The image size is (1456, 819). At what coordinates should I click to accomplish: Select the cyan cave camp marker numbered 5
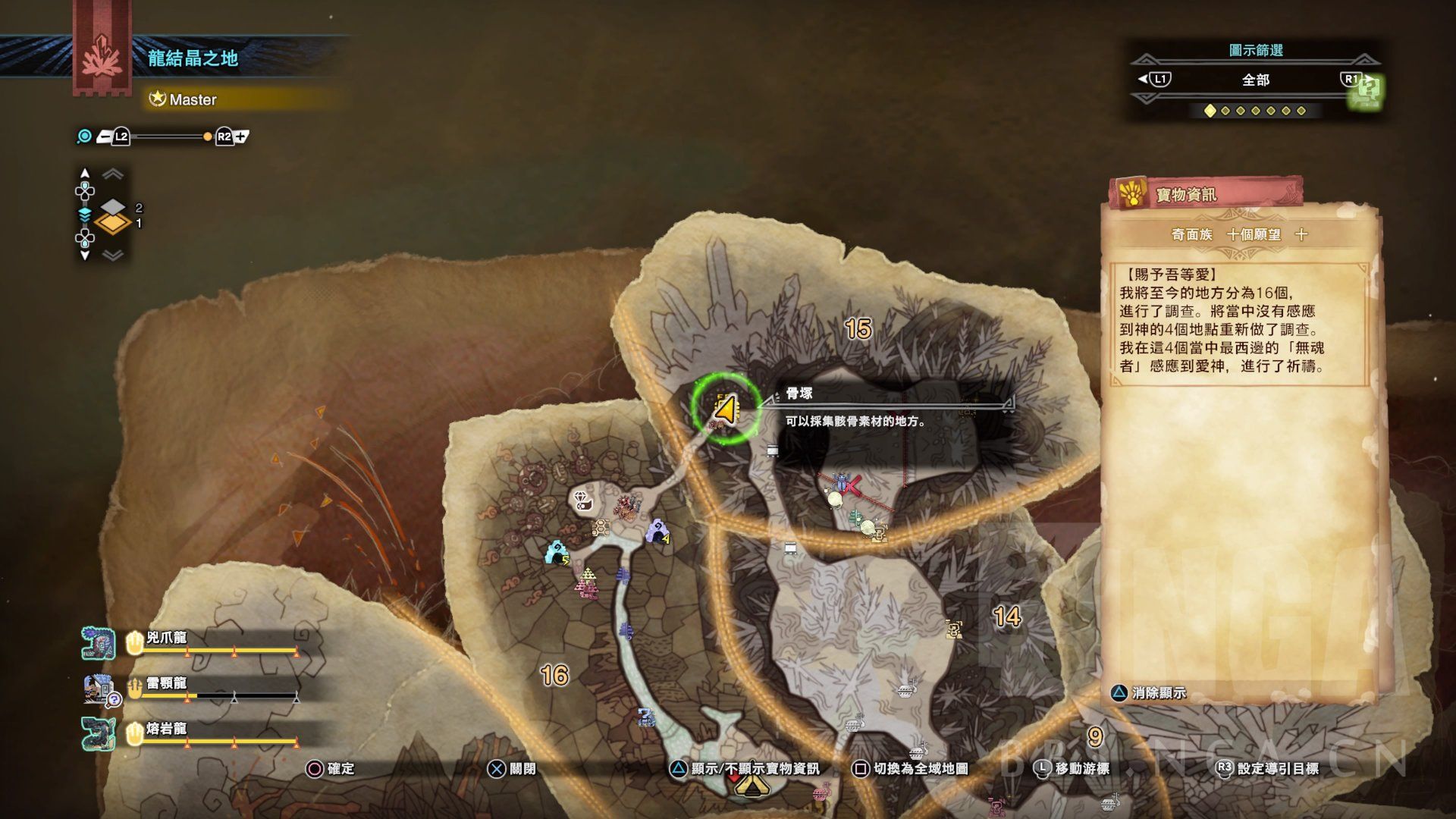point(557,552)
